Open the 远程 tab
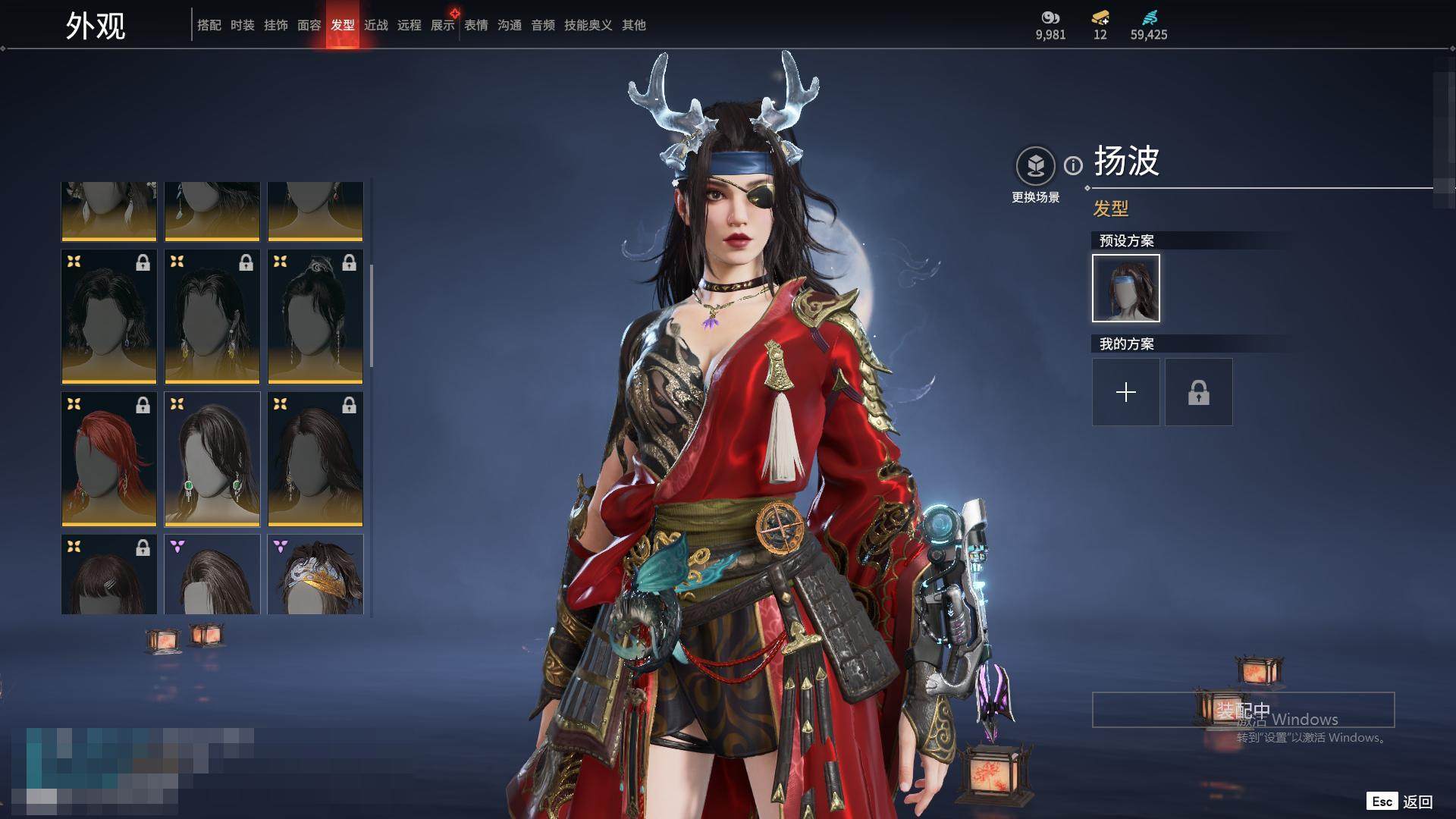Screen dimensions: 1456x819 [x=409, y=25]
